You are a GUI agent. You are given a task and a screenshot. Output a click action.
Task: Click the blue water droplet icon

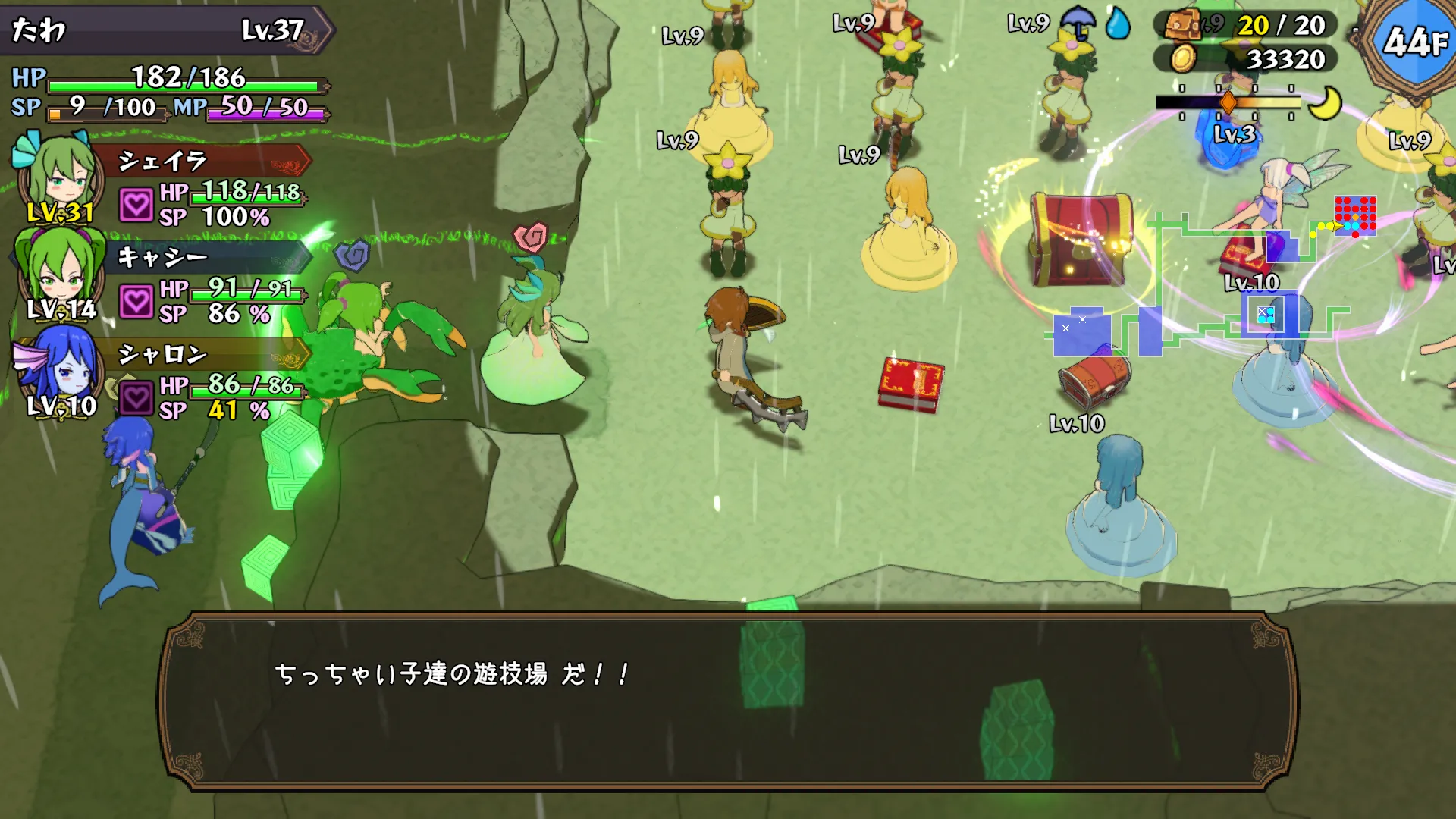[x=1118, y=24]
